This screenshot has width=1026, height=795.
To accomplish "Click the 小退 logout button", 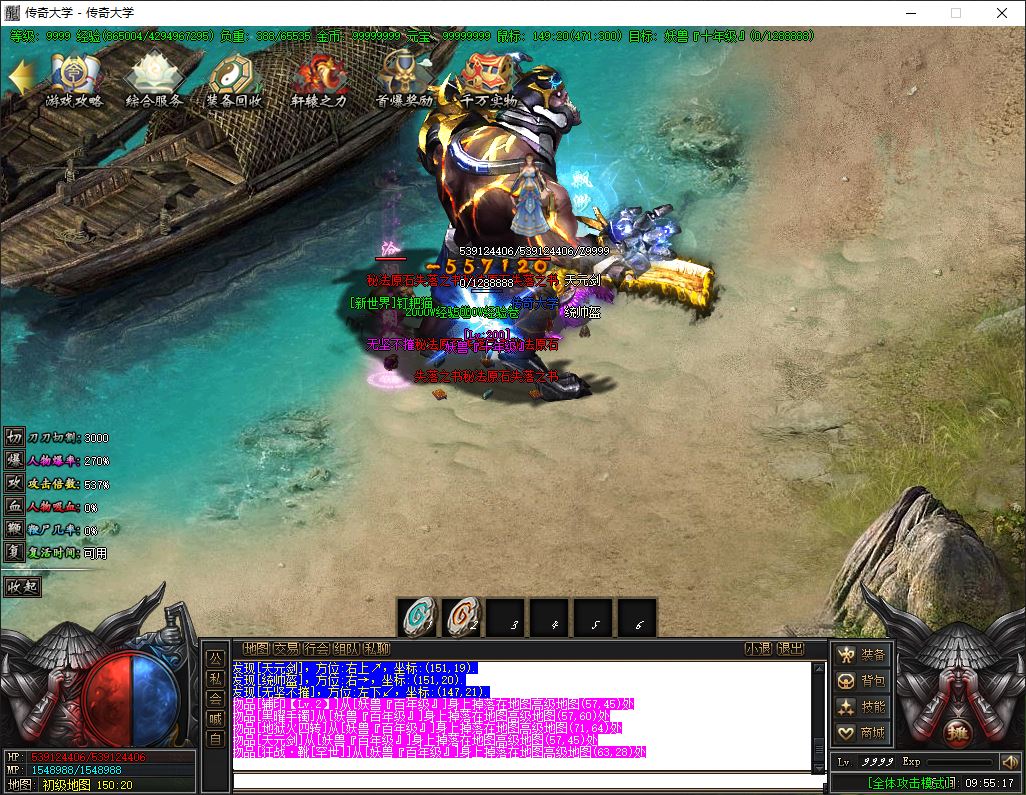I will 758,648.
